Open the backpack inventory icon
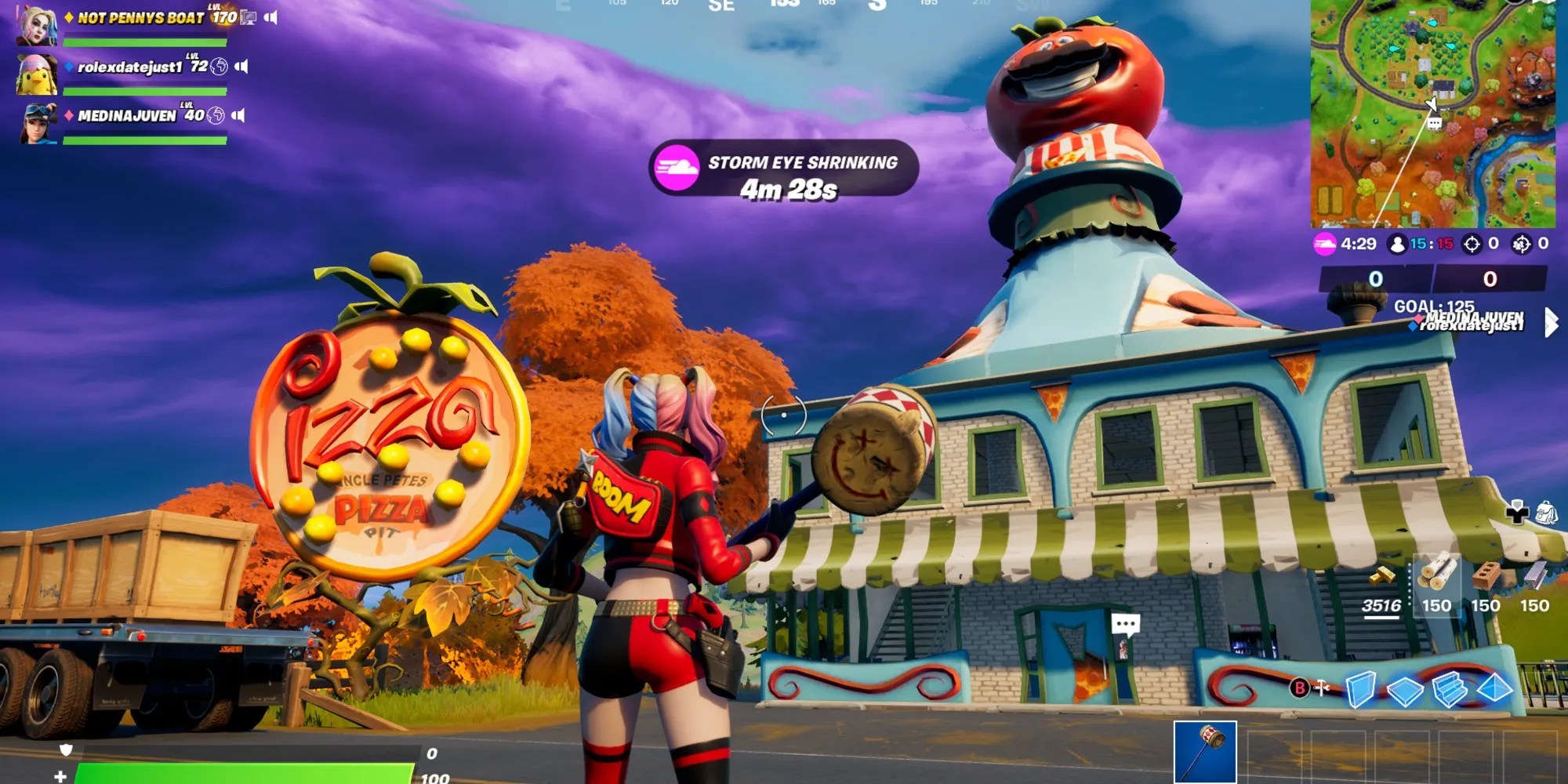Image resolution: width=1568 pixels, height=784 pixels. (1548, 514)
